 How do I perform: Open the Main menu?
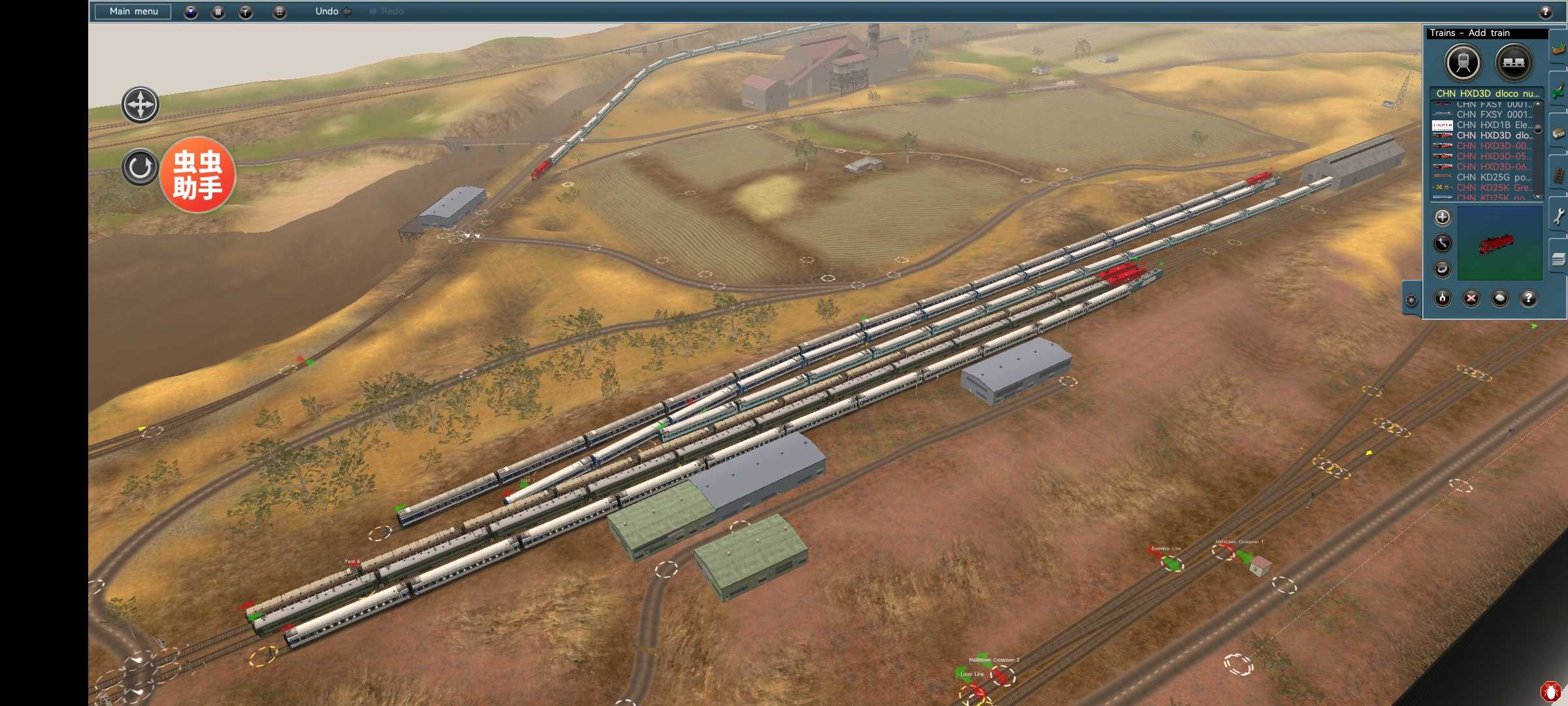point(133,11)
